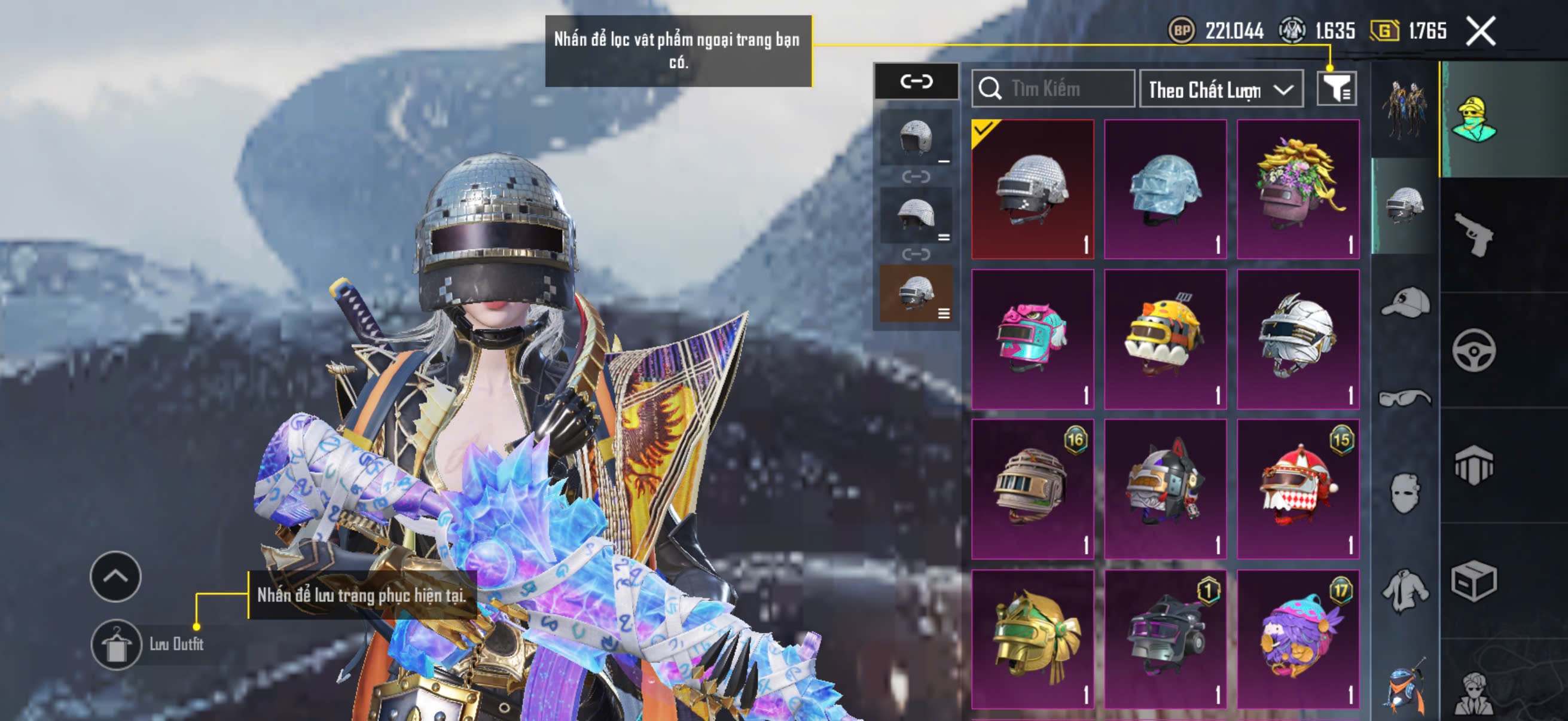
Task: Pick the pink and teal helmet
Action: click(1032, 339)
